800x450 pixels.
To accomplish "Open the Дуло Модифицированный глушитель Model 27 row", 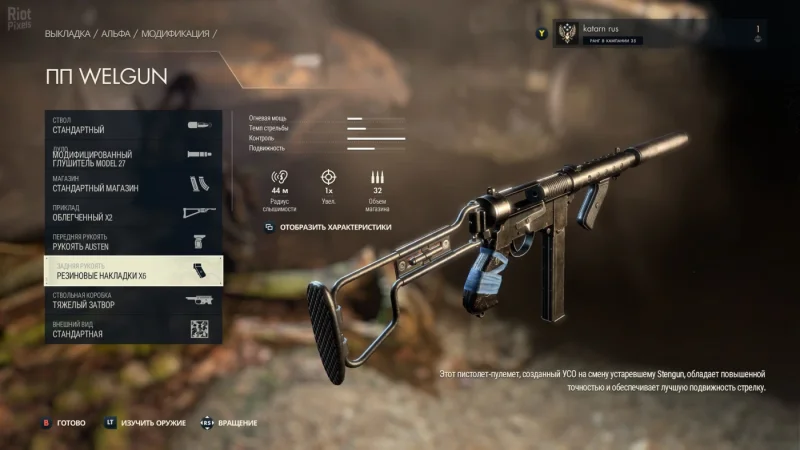I will [x=133, y=155].
